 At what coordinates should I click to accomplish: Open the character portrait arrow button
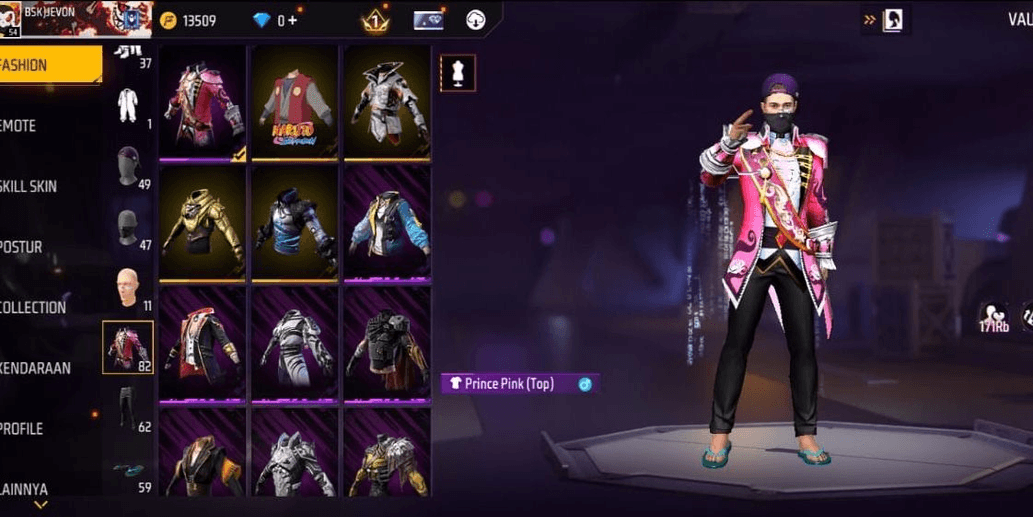[884, 19]
